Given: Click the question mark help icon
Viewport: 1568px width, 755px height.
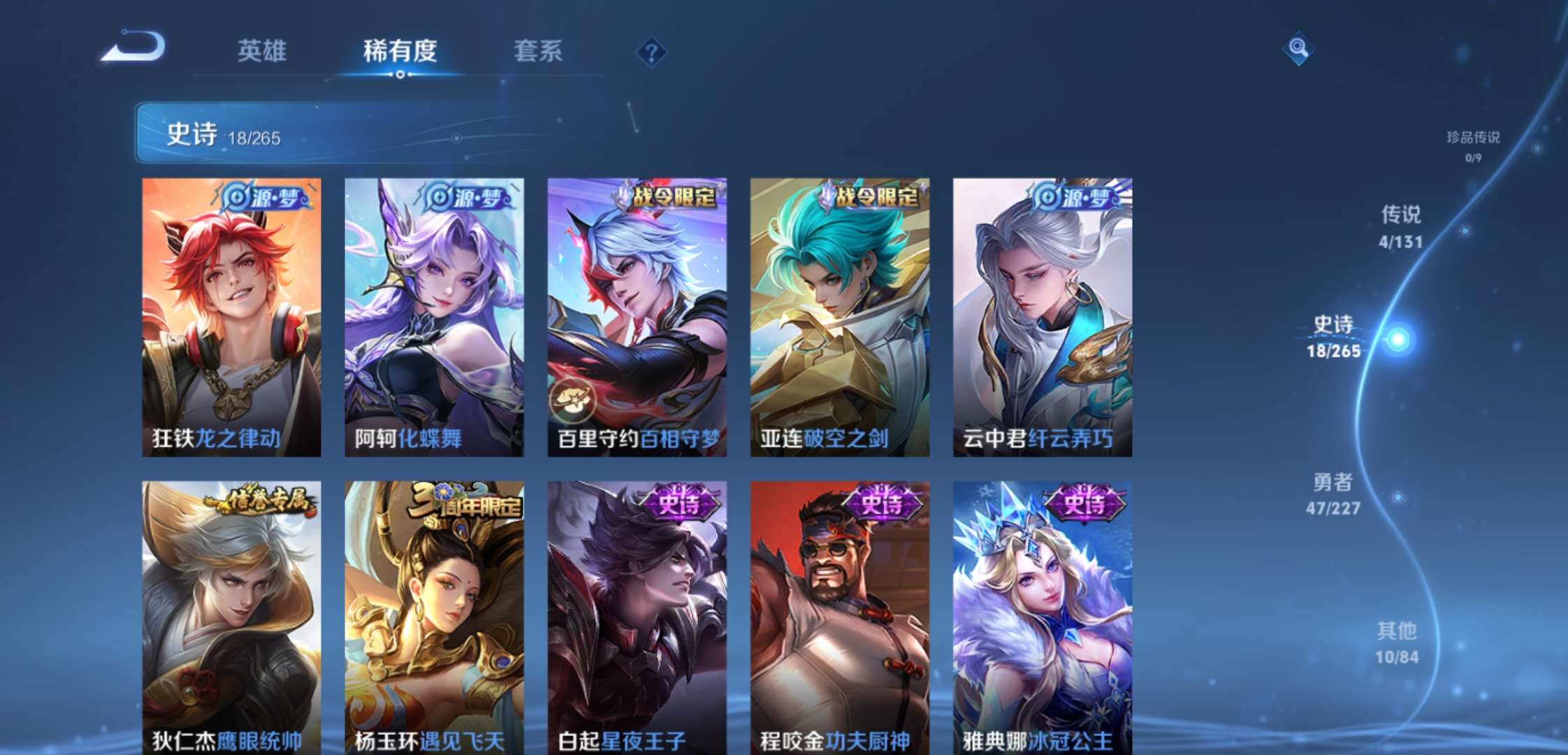Looking at the screenshot, I should coord(650,50).
